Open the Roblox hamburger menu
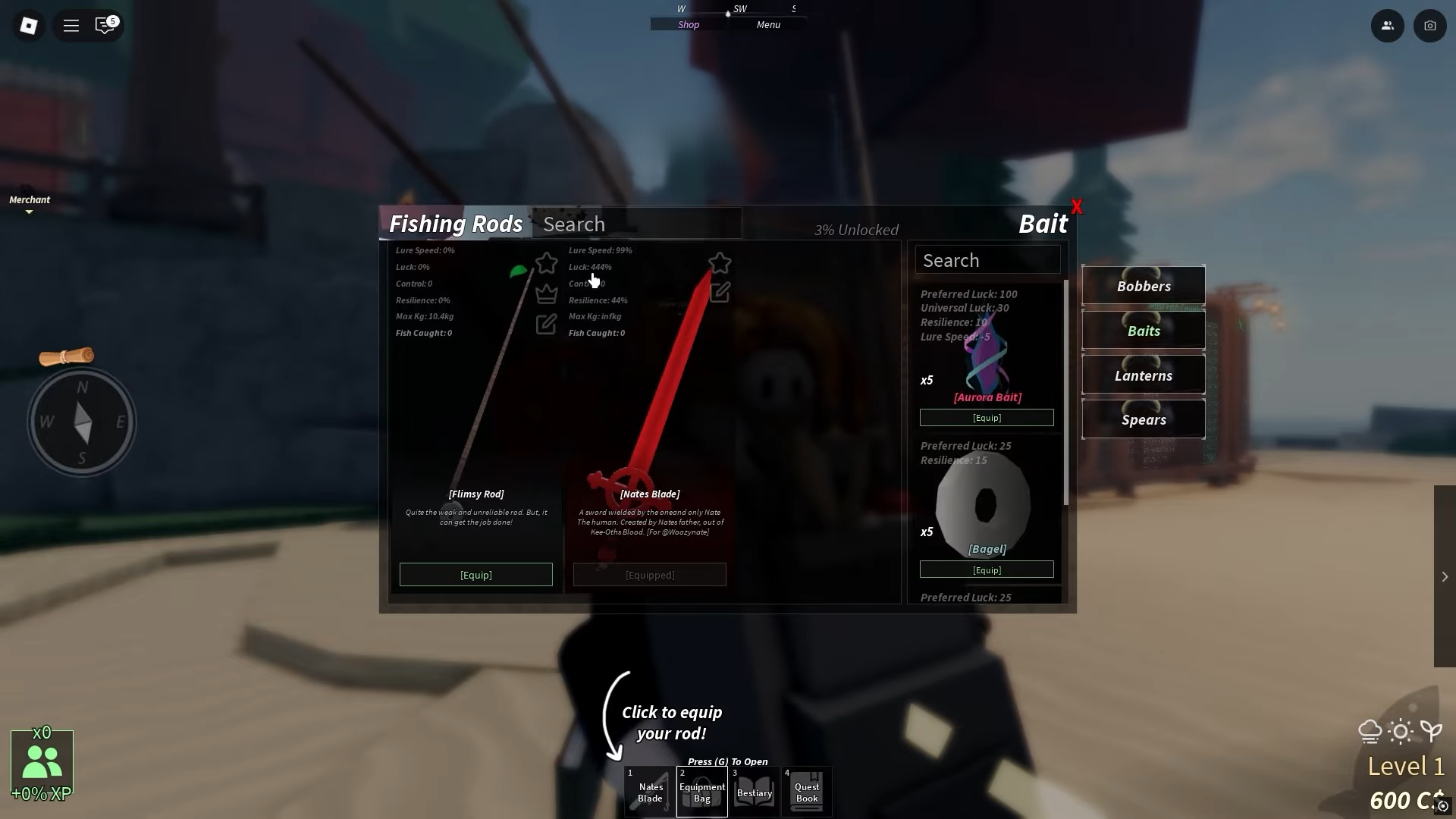Screen dimensions: 1456x819 click(71, 25)
